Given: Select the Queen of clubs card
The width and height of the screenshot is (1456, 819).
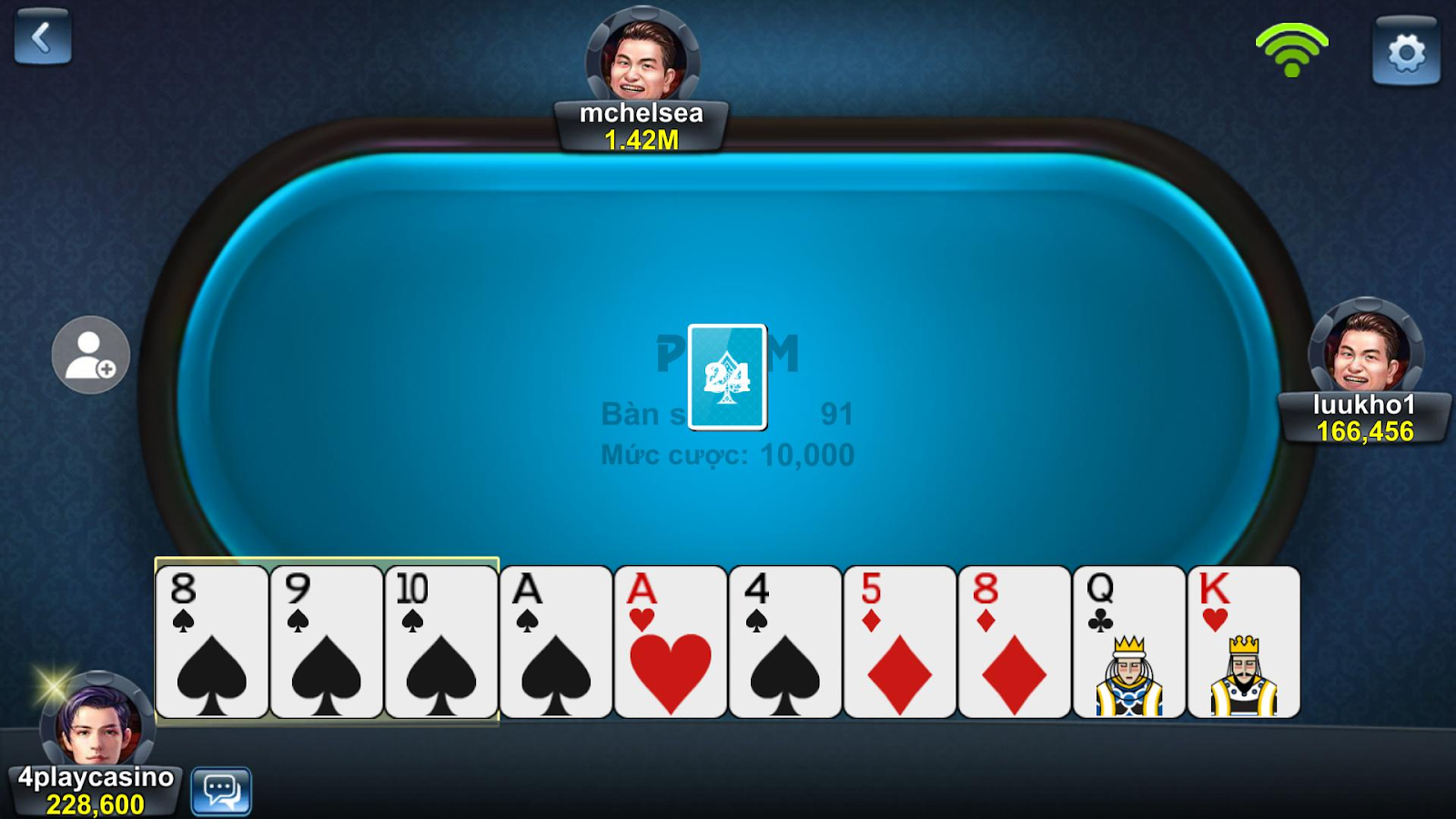Looking at the screenshot, I should click(1129, 642).
